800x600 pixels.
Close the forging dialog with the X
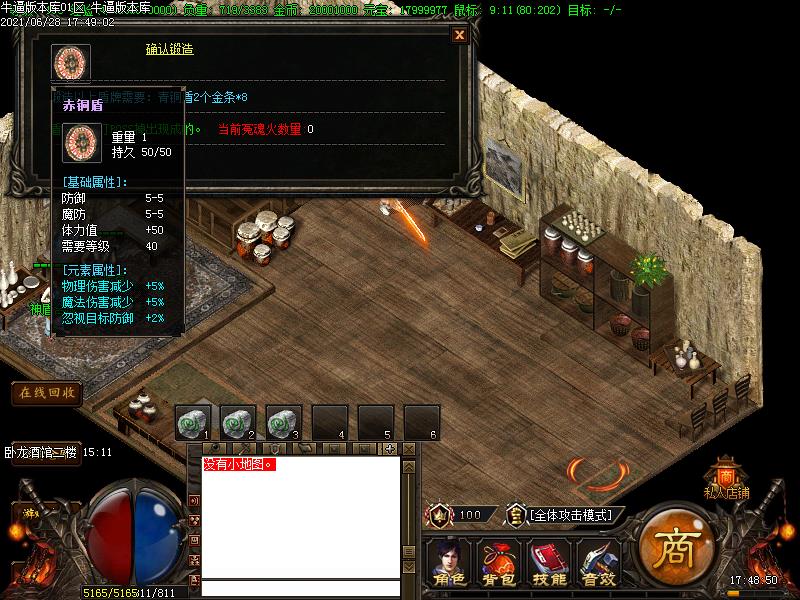(x=460, y=35)
